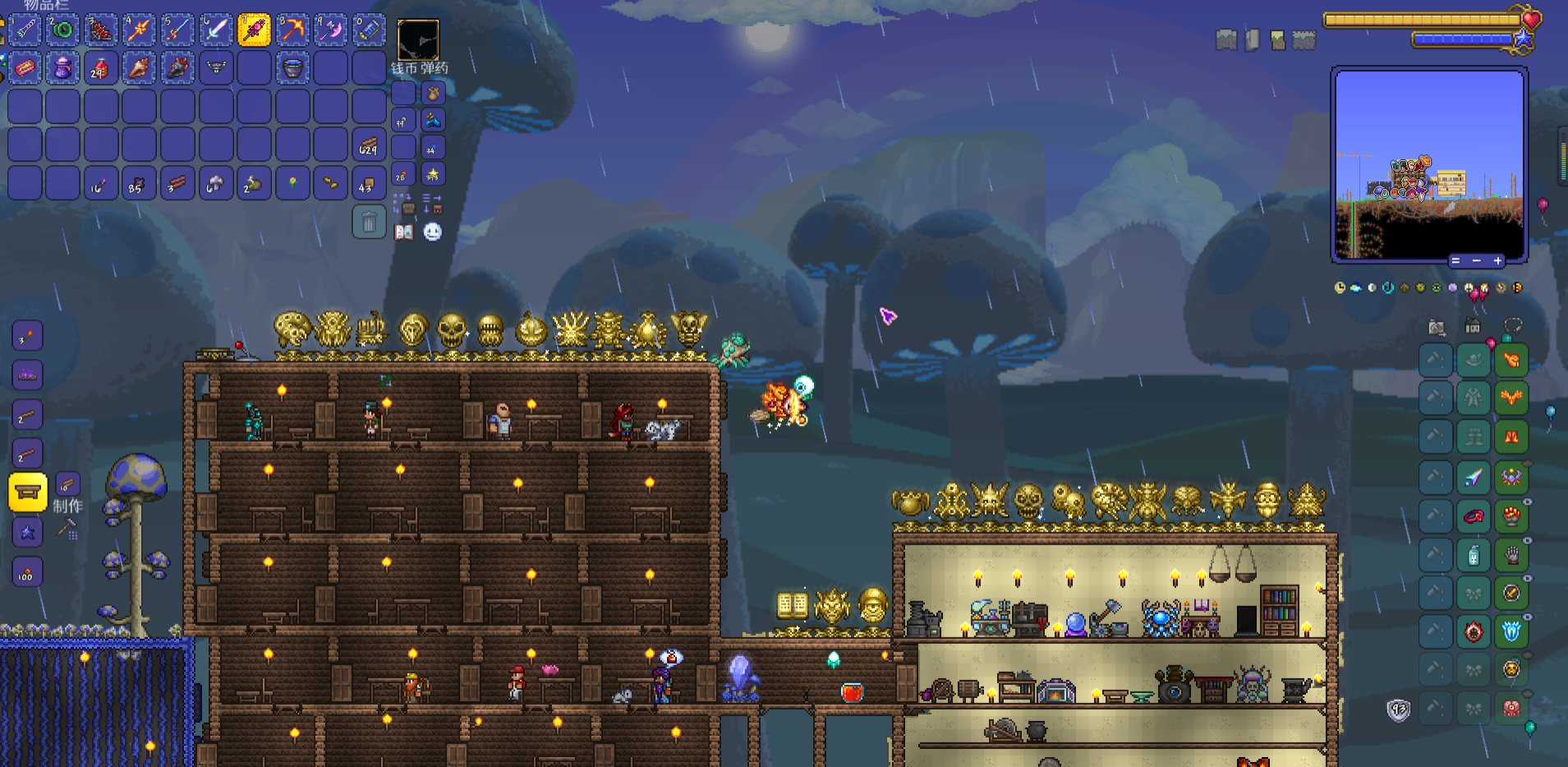Image resolution: width=1568 pixels, height=767 pixels.
Task: Select the orange pickaxe in hotbar slot 8
Action: [292, 30]
